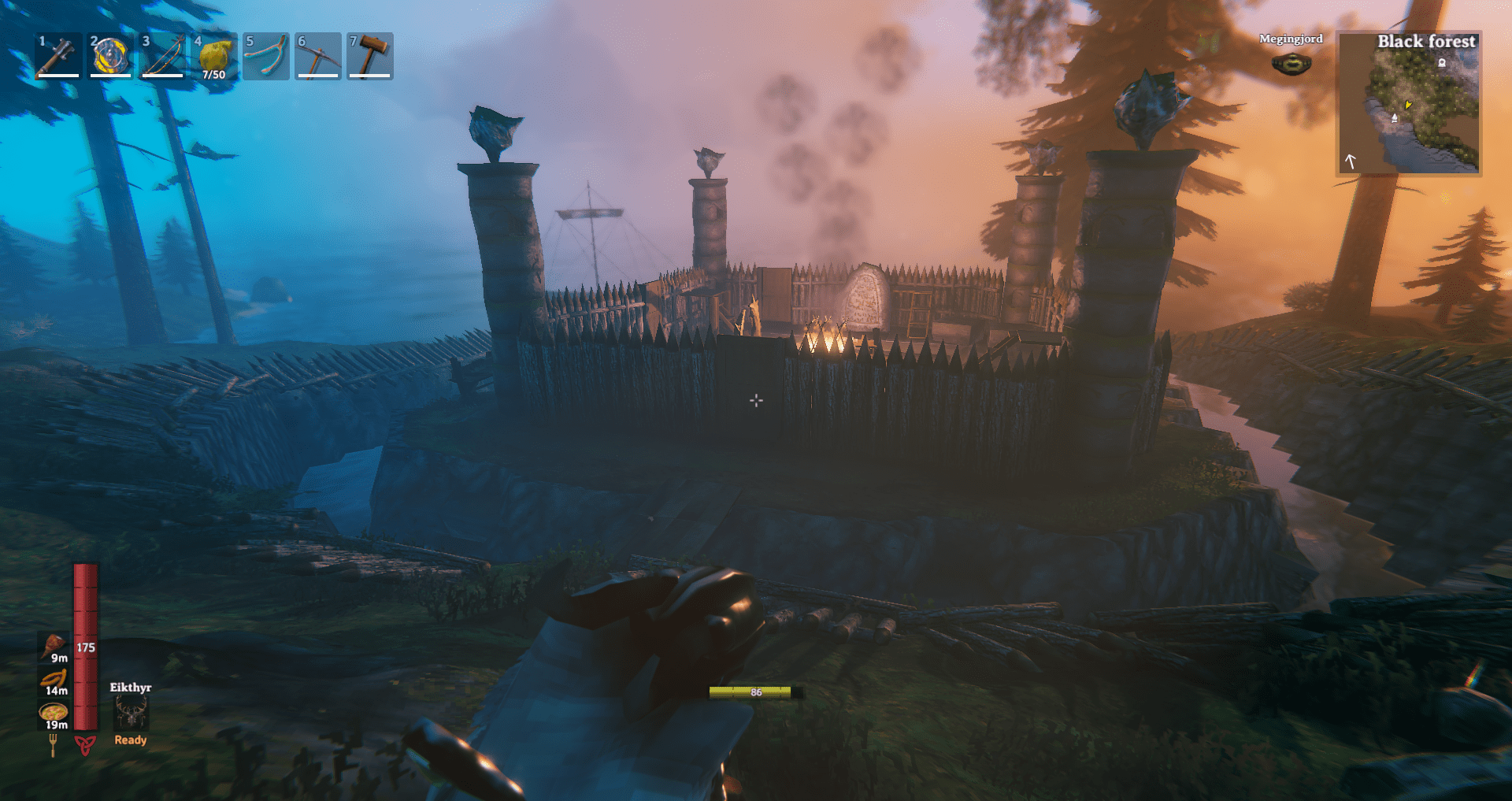Viewport: 1512px width, 801px height.
Task: Equip the round shield from the hotbar
Action: click(110, 55)
